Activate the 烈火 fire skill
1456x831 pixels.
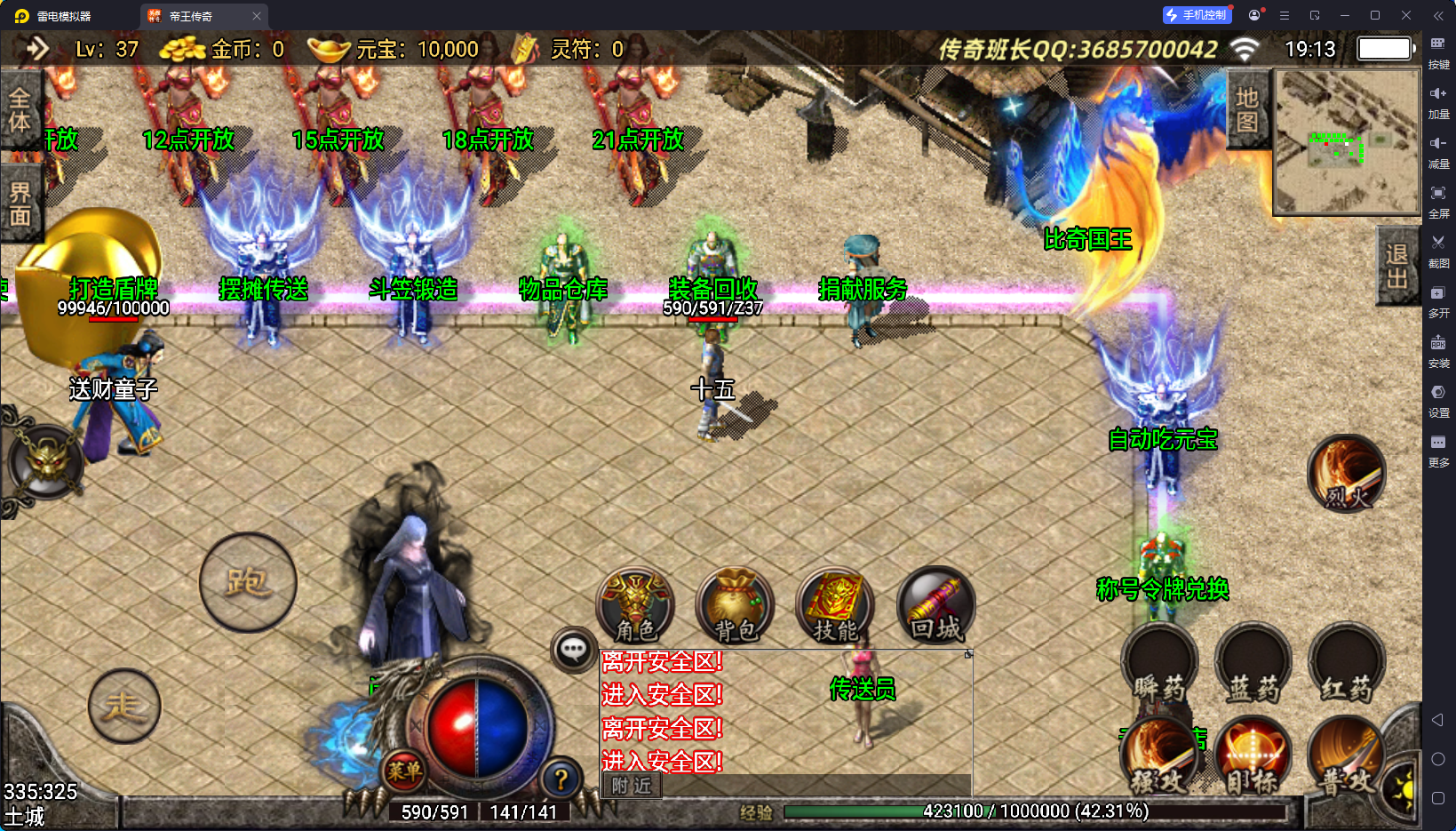1347,474
